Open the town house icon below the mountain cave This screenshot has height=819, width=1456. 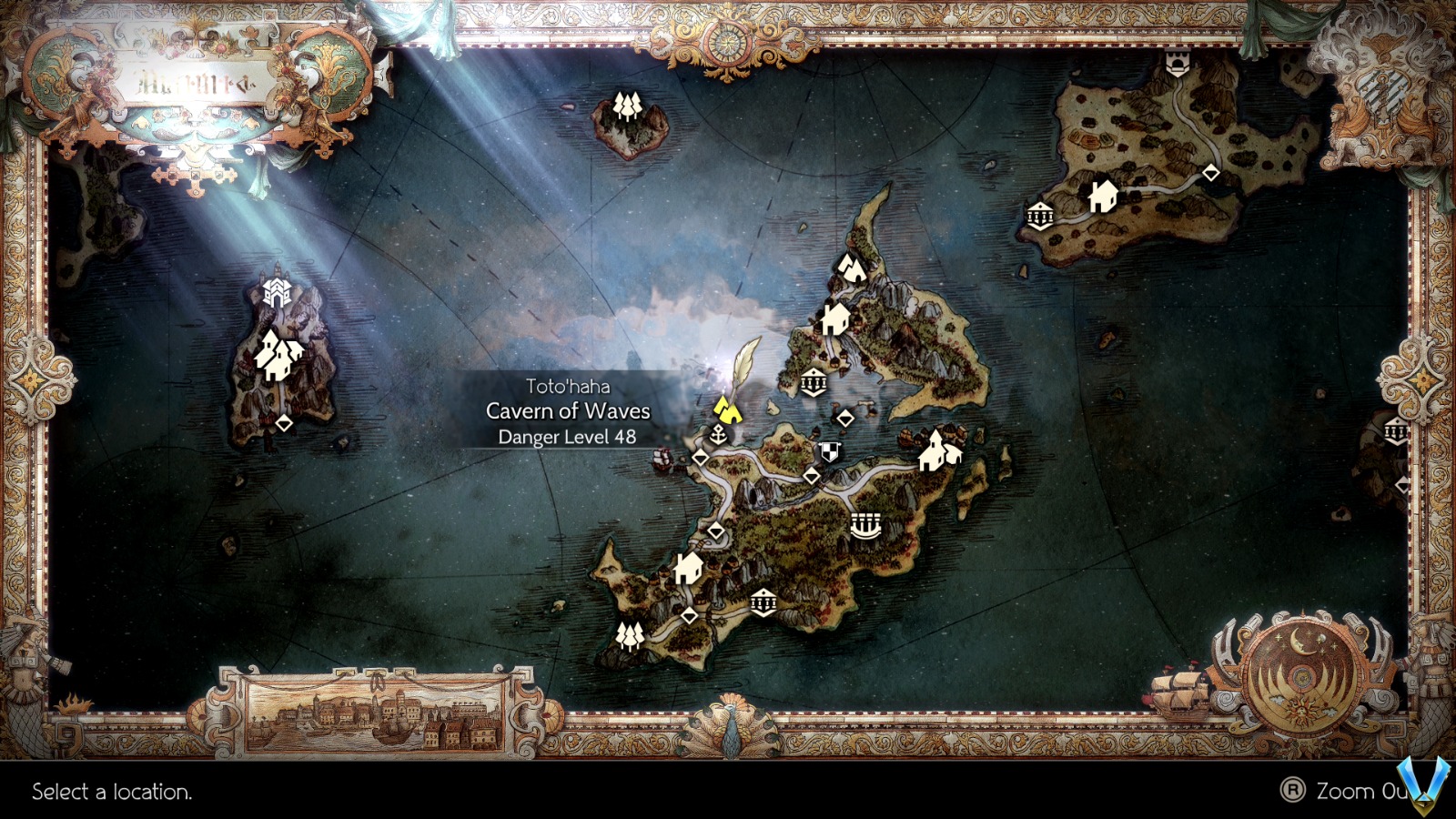tap(834, 320)
